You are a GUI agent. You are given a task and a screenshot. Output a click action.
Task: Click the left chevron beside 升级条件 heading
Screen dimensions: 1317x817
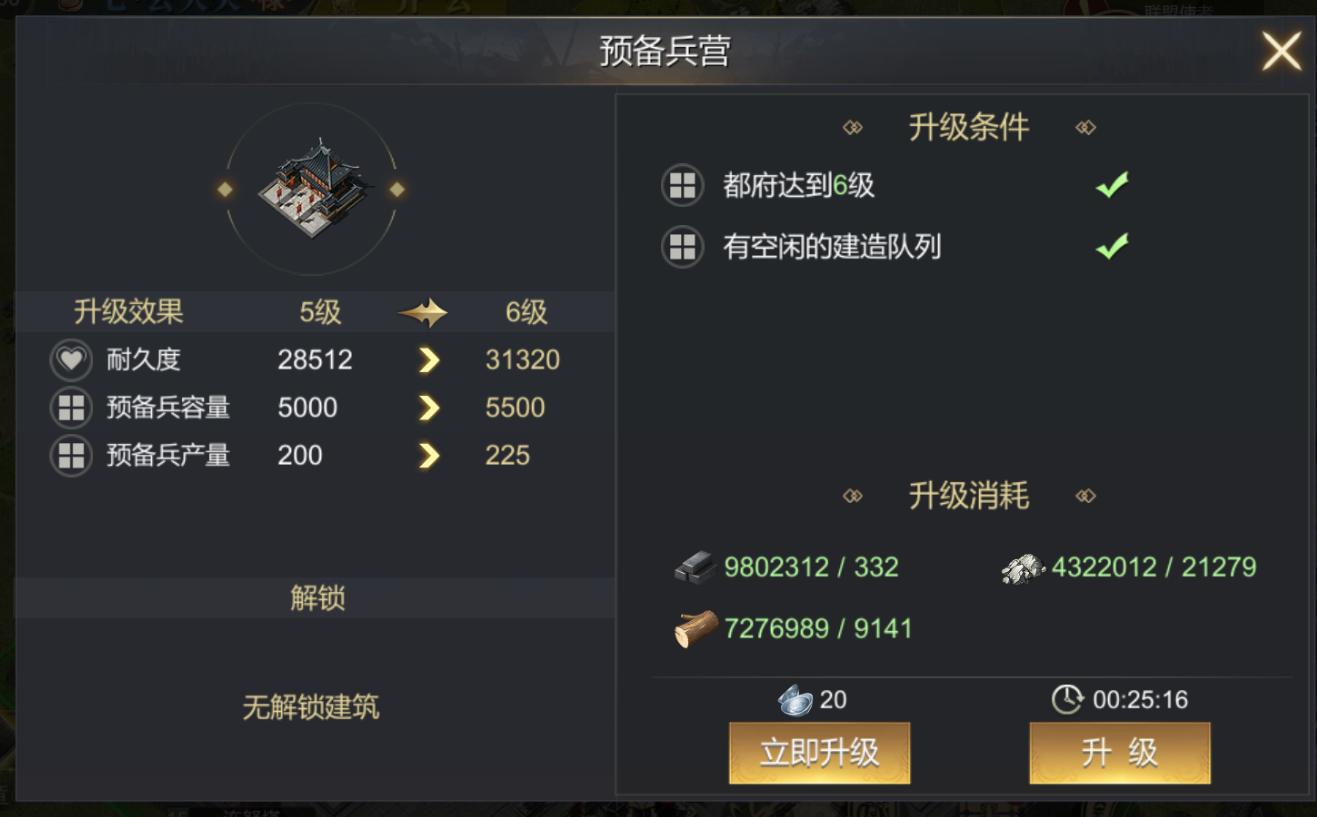click(852, 126)
